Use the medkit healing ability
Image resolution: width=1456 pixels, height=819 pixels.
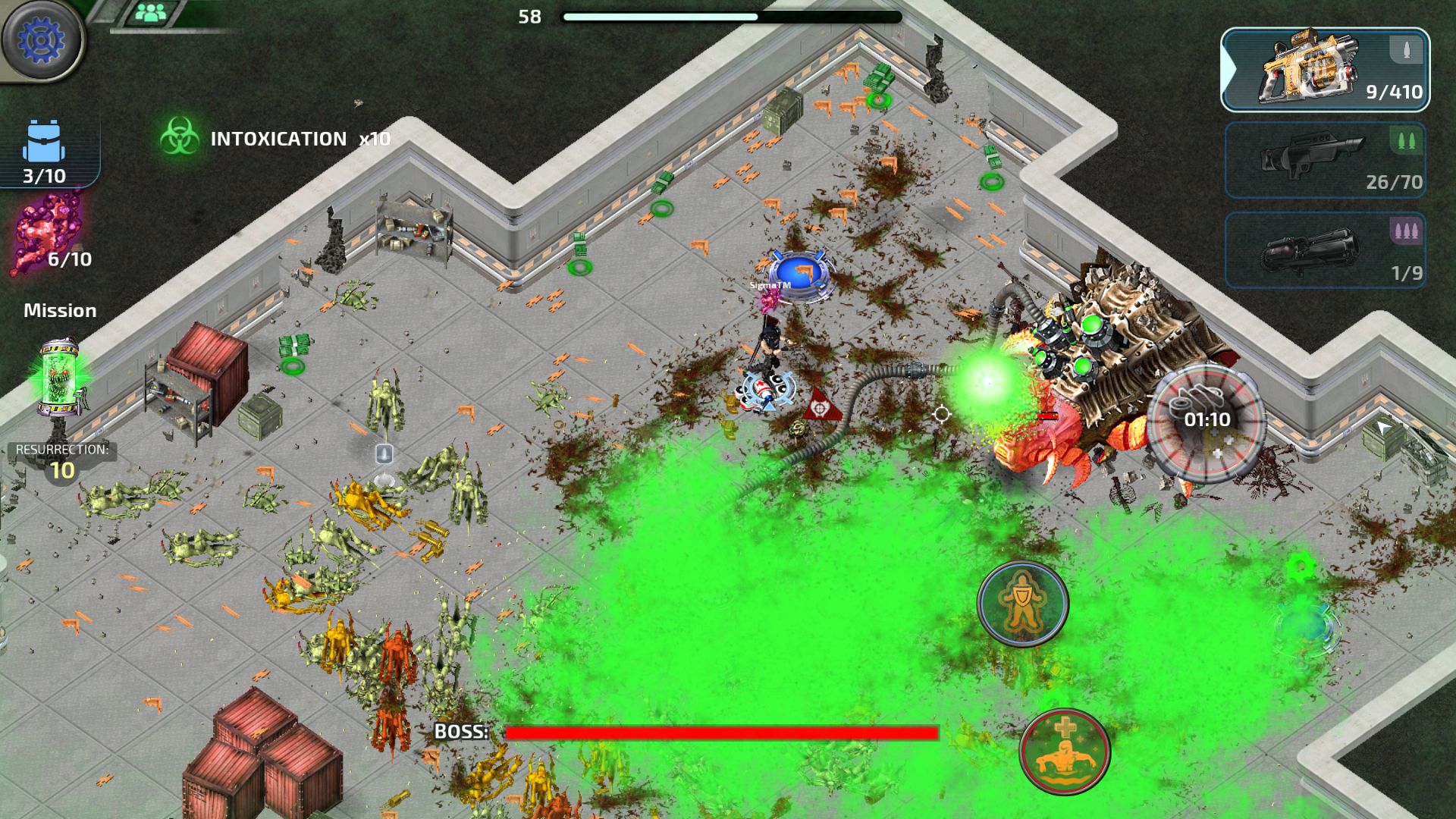click(1065, 751)
